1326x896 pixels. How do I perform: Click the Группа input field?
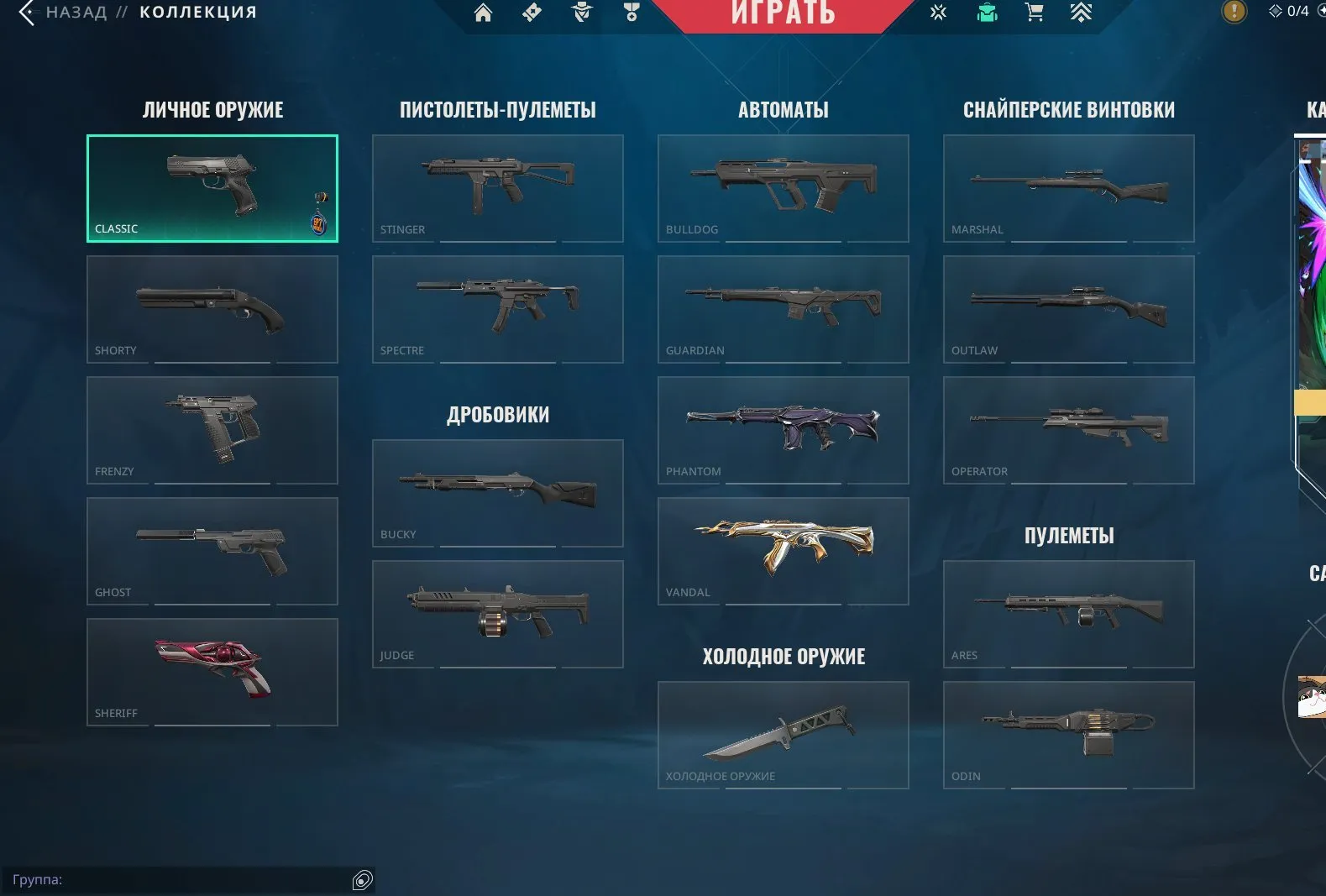pos(168,880)
